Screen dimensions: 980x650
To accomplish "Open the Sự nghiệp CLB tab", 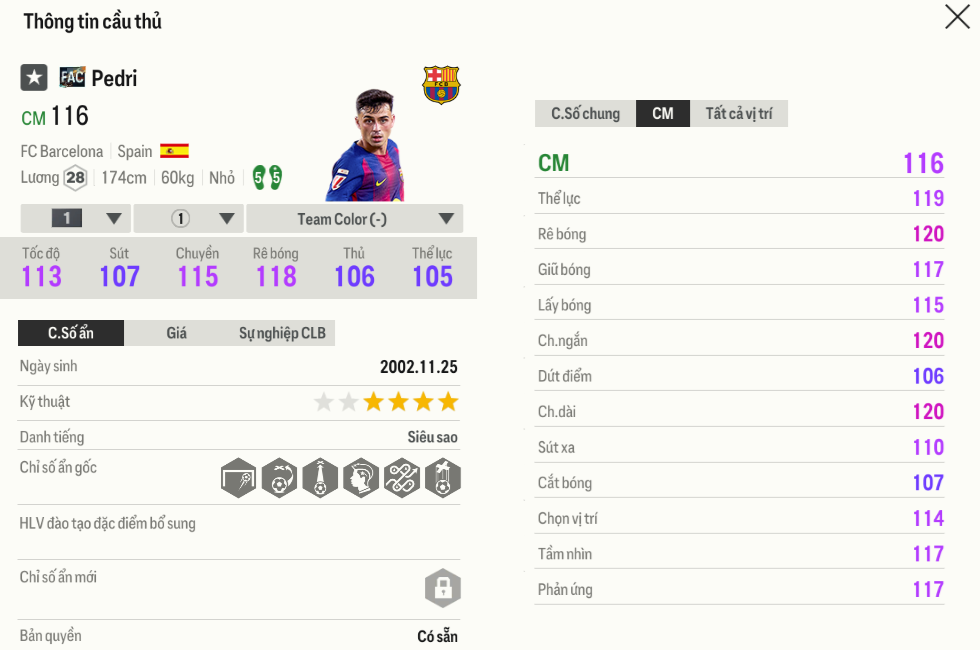I will click(x=282, y=333).
